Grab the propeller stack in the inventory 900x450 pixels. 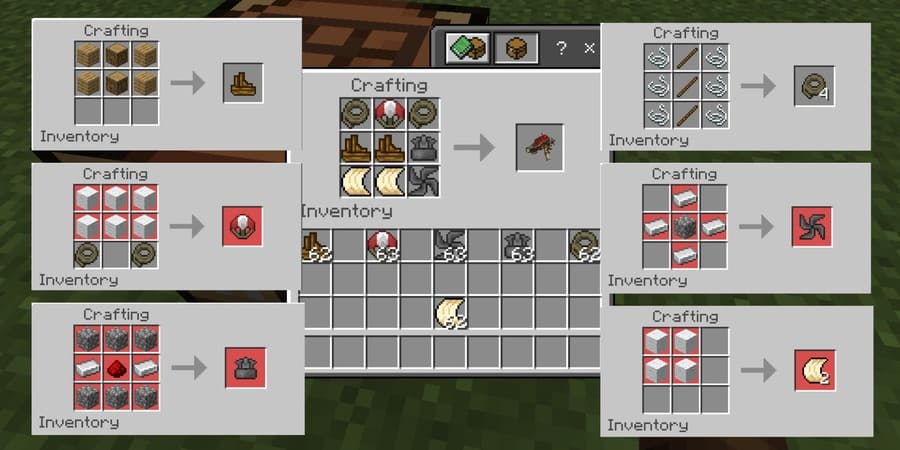coord(450,244)
